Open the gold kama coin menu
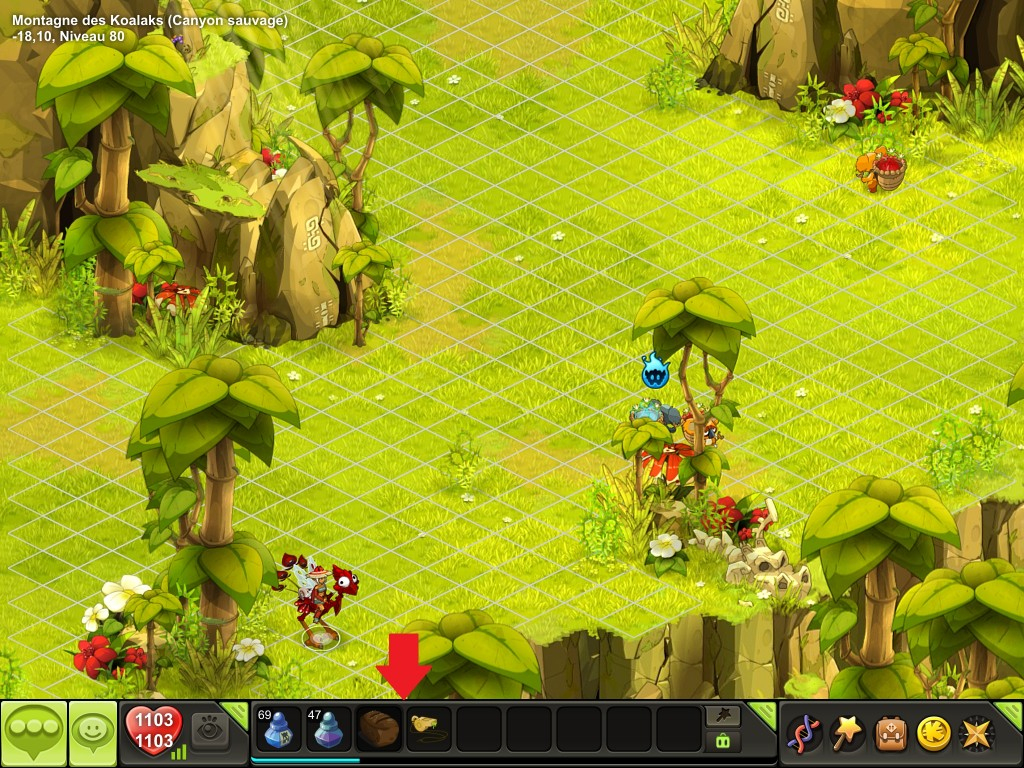 tap(933, 733)
